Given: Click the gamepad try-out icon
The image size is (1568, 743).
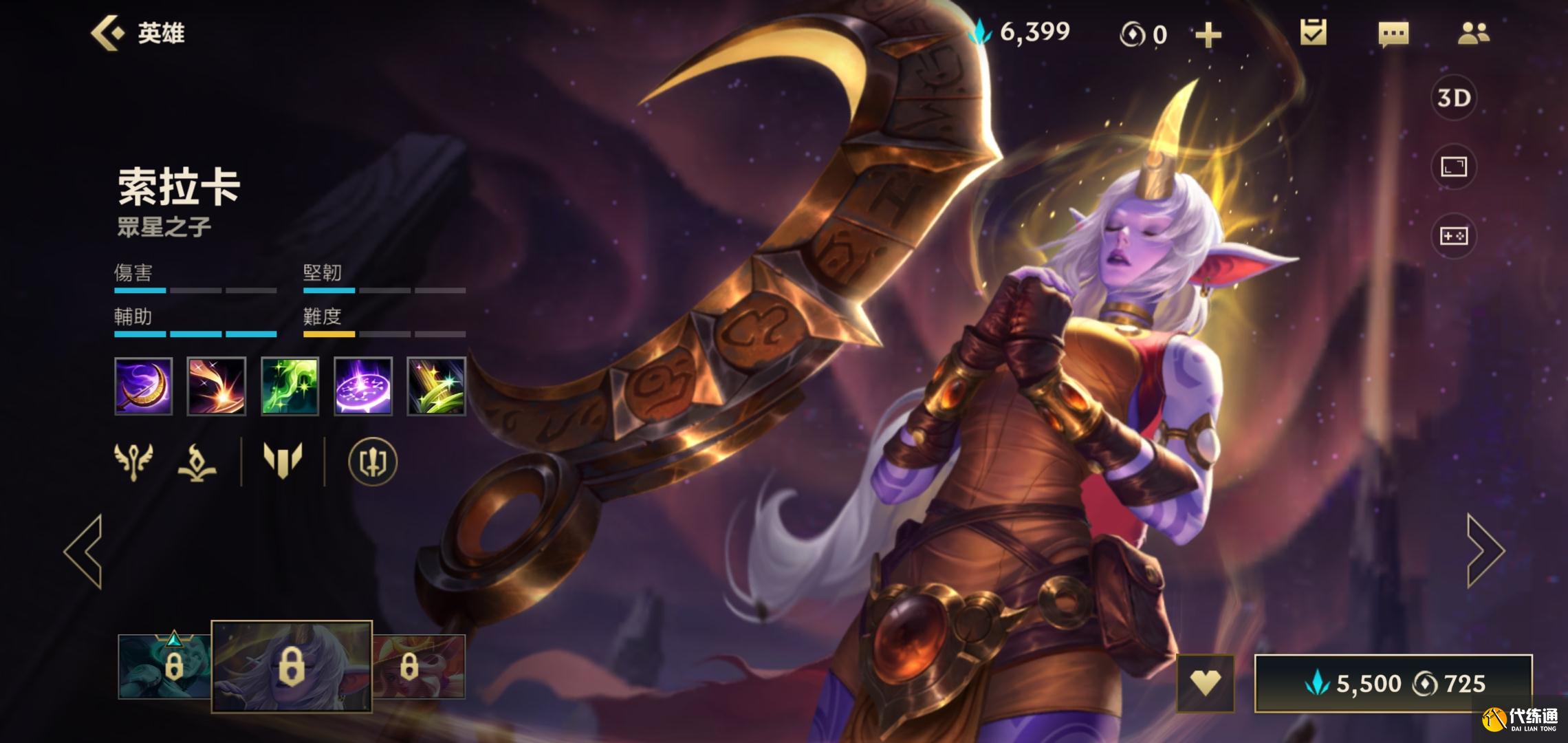Looking at the screenshot, I should [1453, 236].
